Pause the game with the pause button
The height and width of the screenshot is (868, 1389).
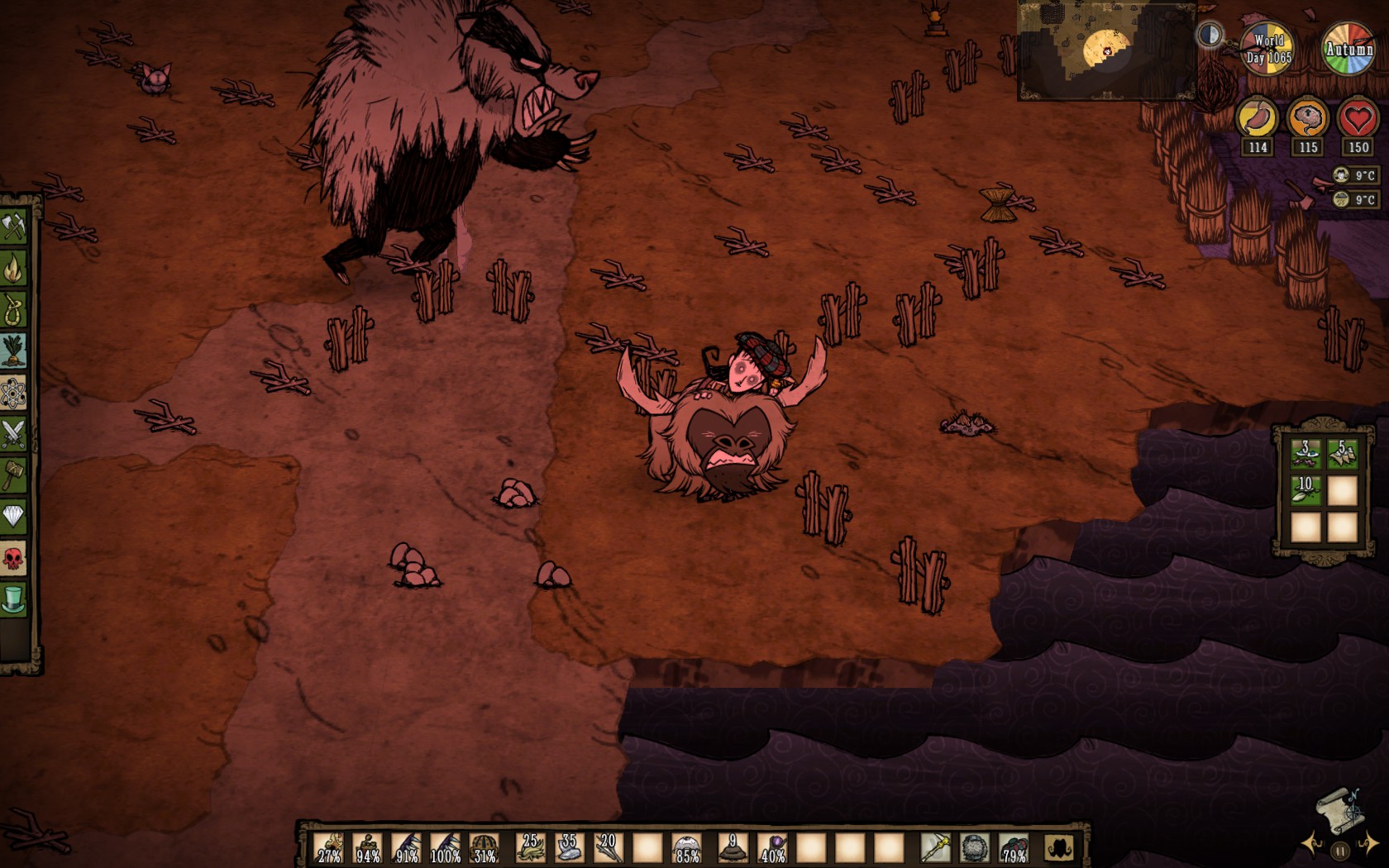point(1340,850)
